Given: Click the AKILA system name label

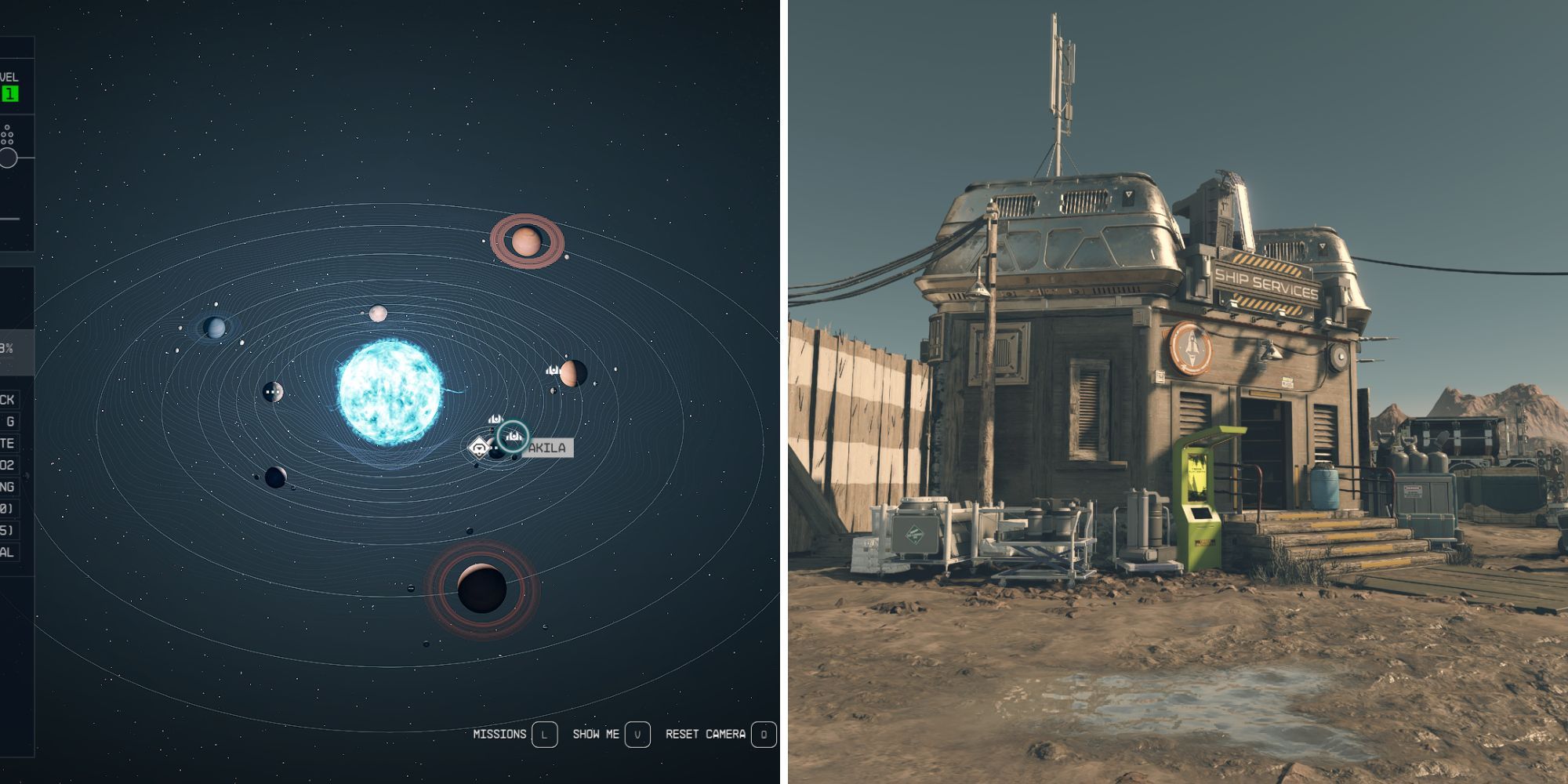Looking at the screenshot, I should (549, 447).
